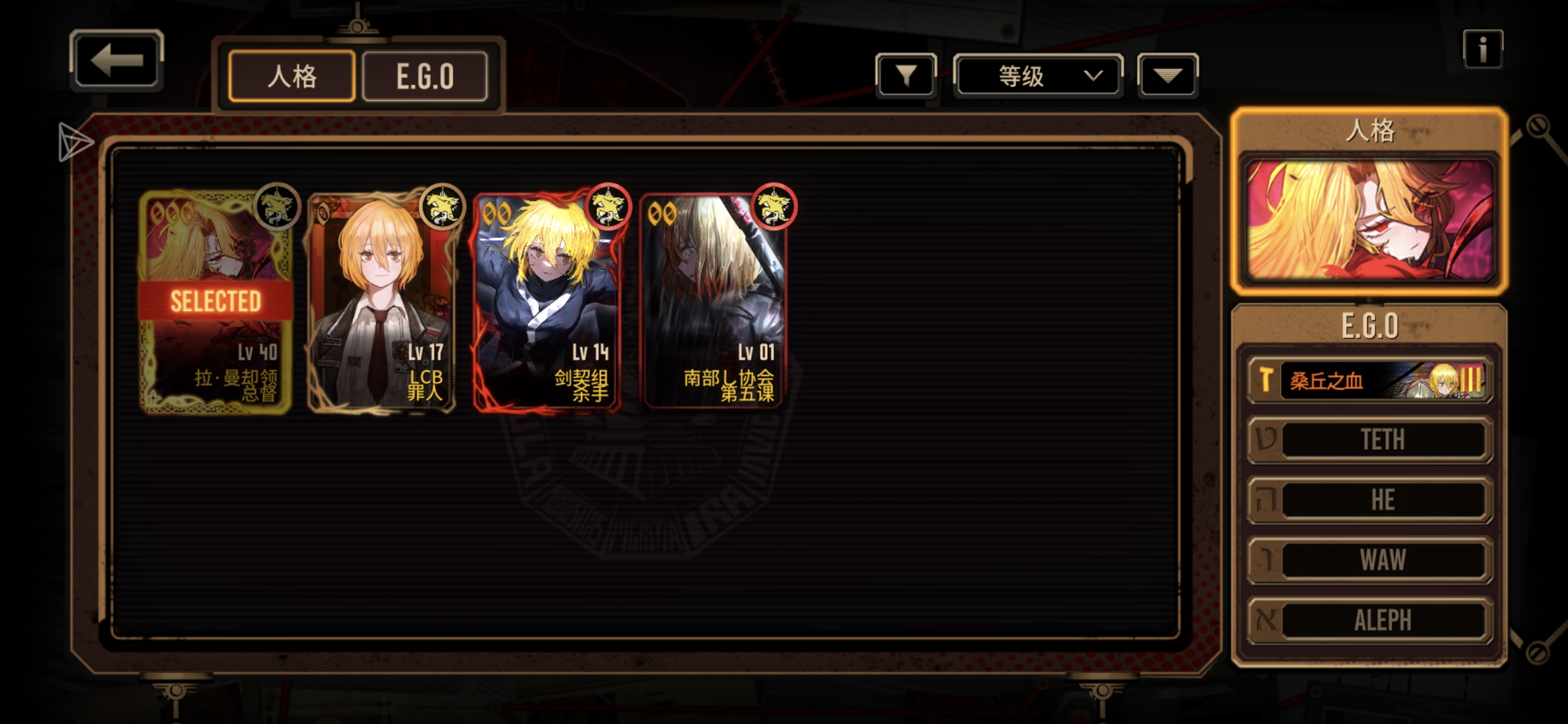This screenshot has width=1568, height=724.
Task: Select the LCB罪人 identity card
Action: pyautogui.click(x=381, y=302)
